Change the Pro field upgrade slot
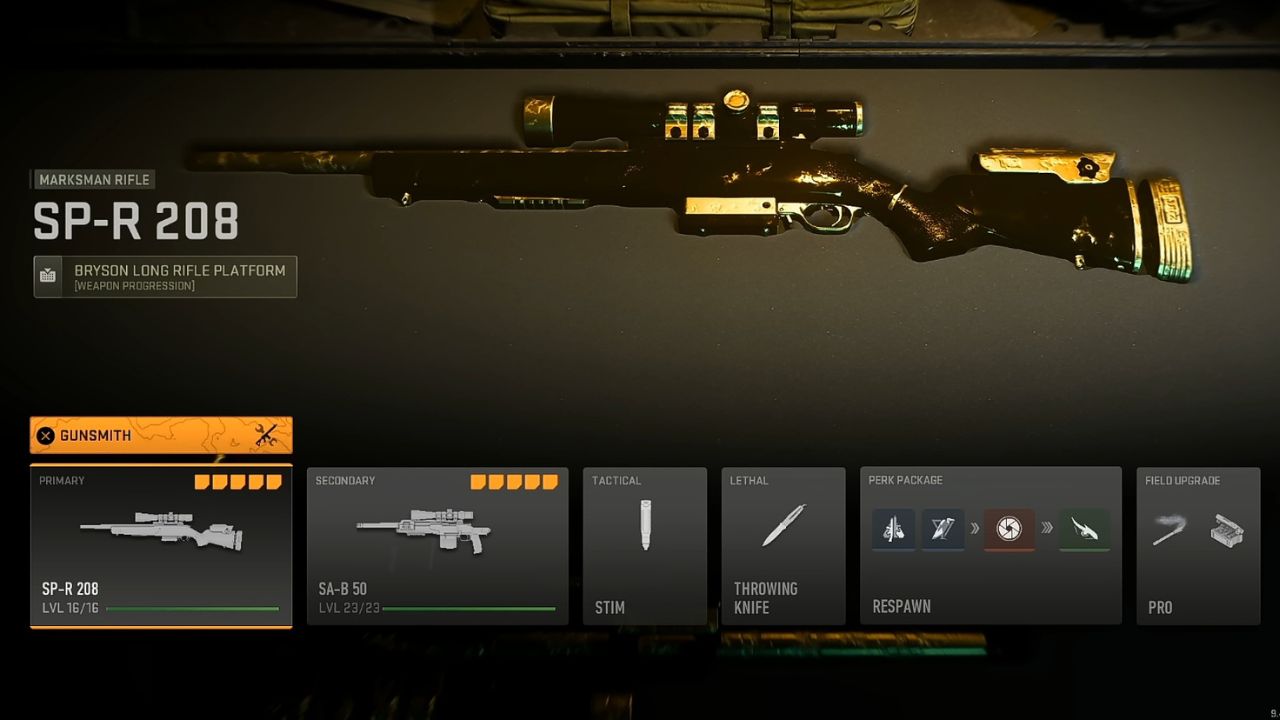The image size is (1280, 720). tap(1197, 546)
